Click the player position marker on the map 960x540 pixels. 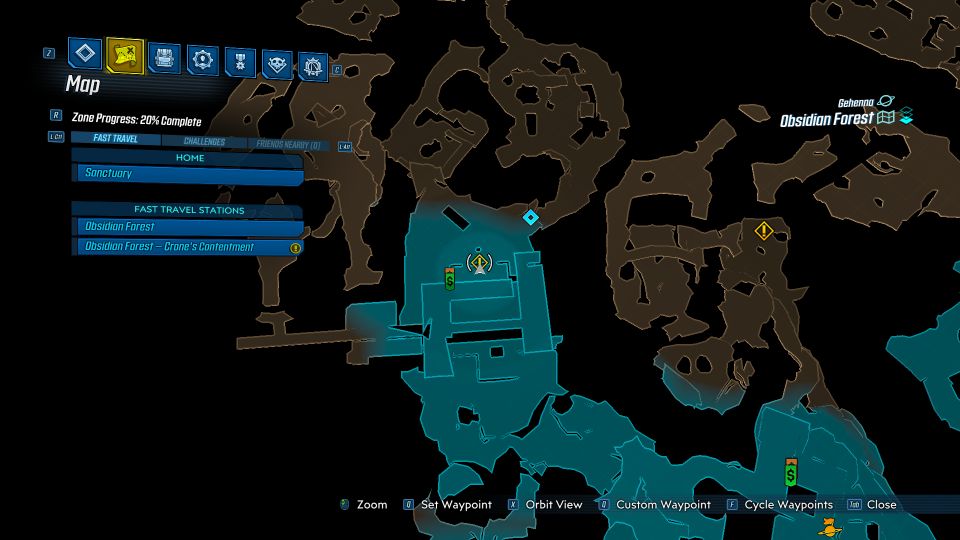(x=480, y=264)
